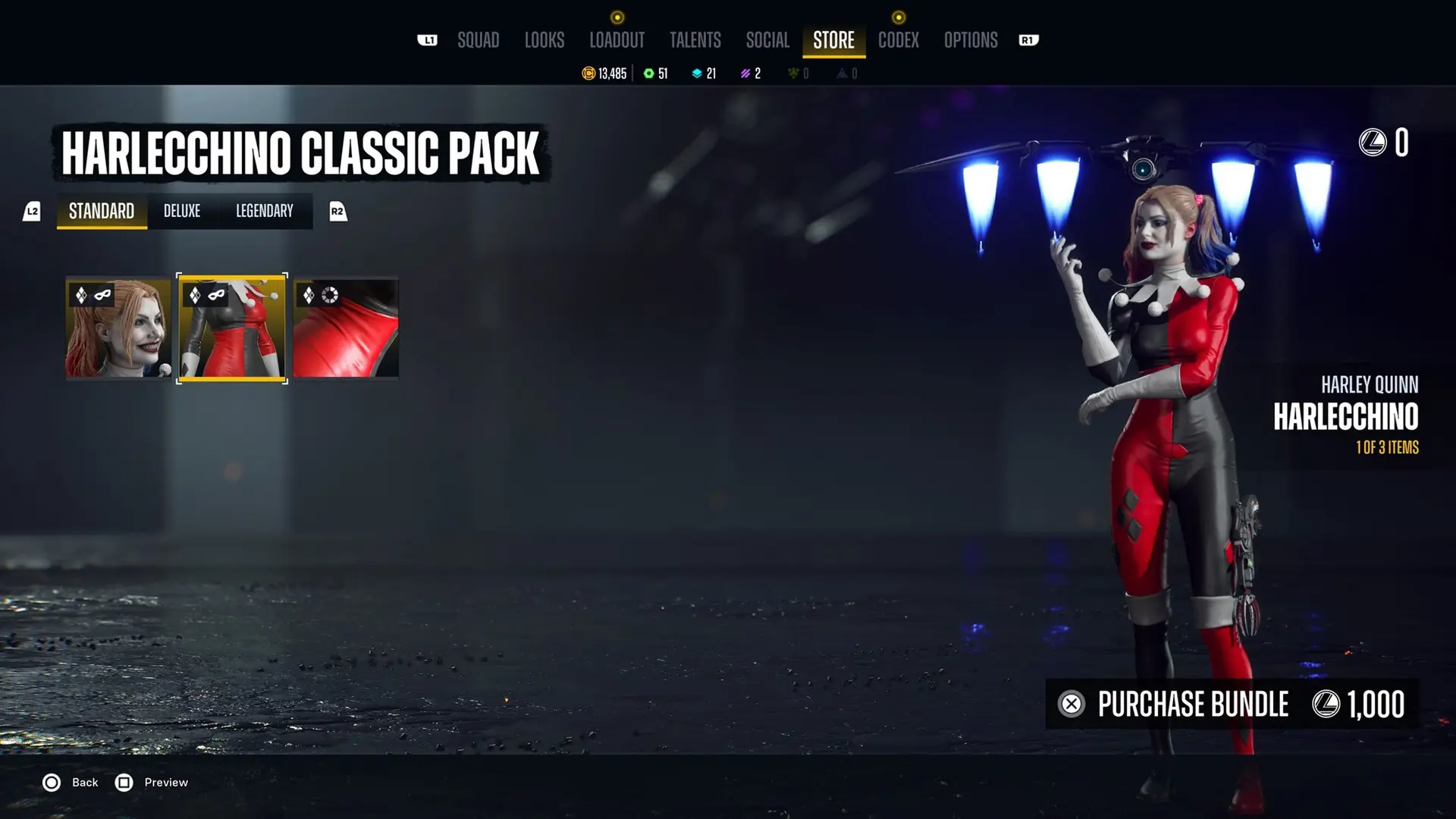Click the mask icon on the face thumbnail

click(x=105, y=296)
